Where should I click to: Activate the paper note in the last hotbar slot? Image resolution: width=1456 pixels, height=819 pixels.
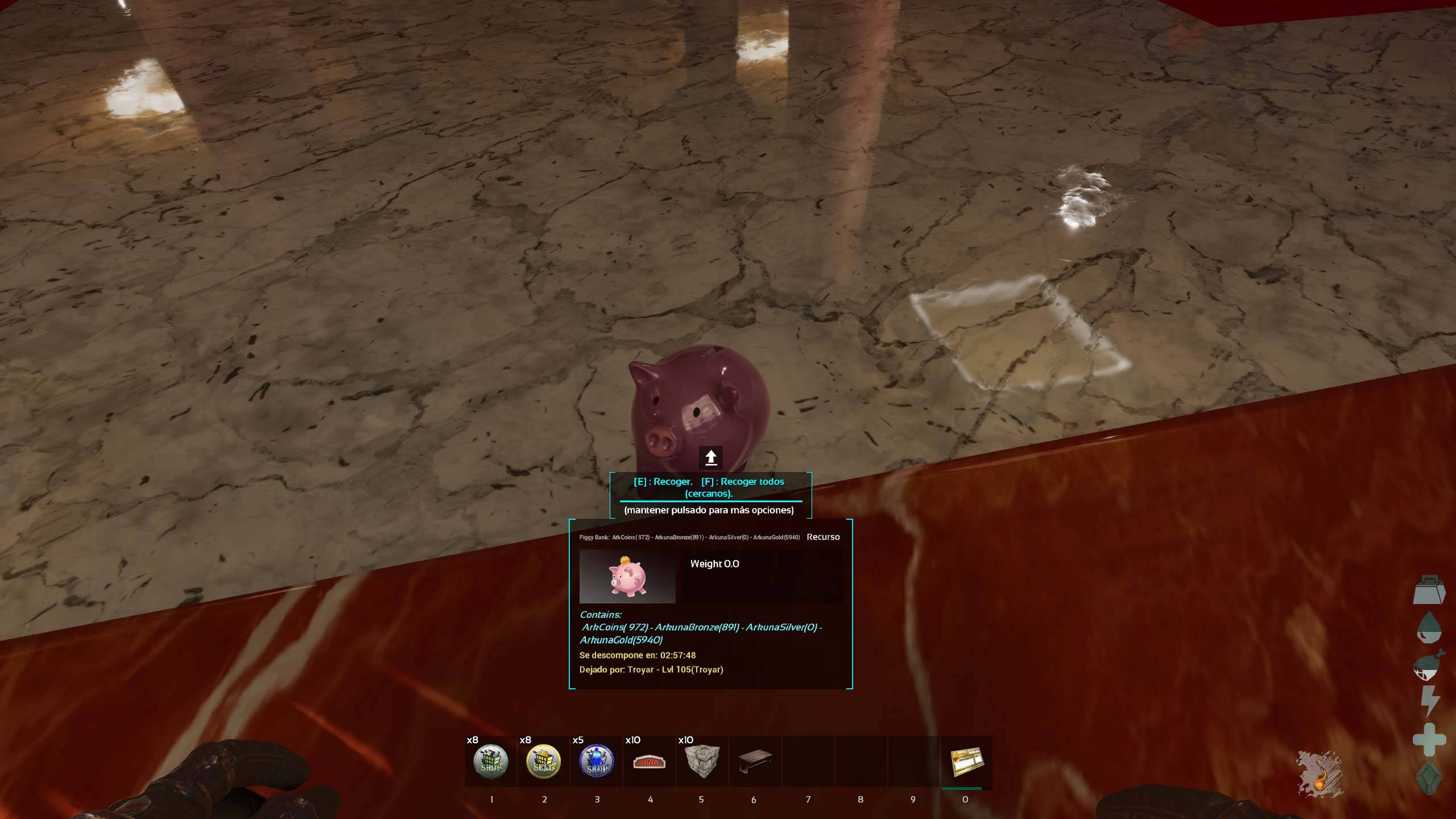pos(966,762)
